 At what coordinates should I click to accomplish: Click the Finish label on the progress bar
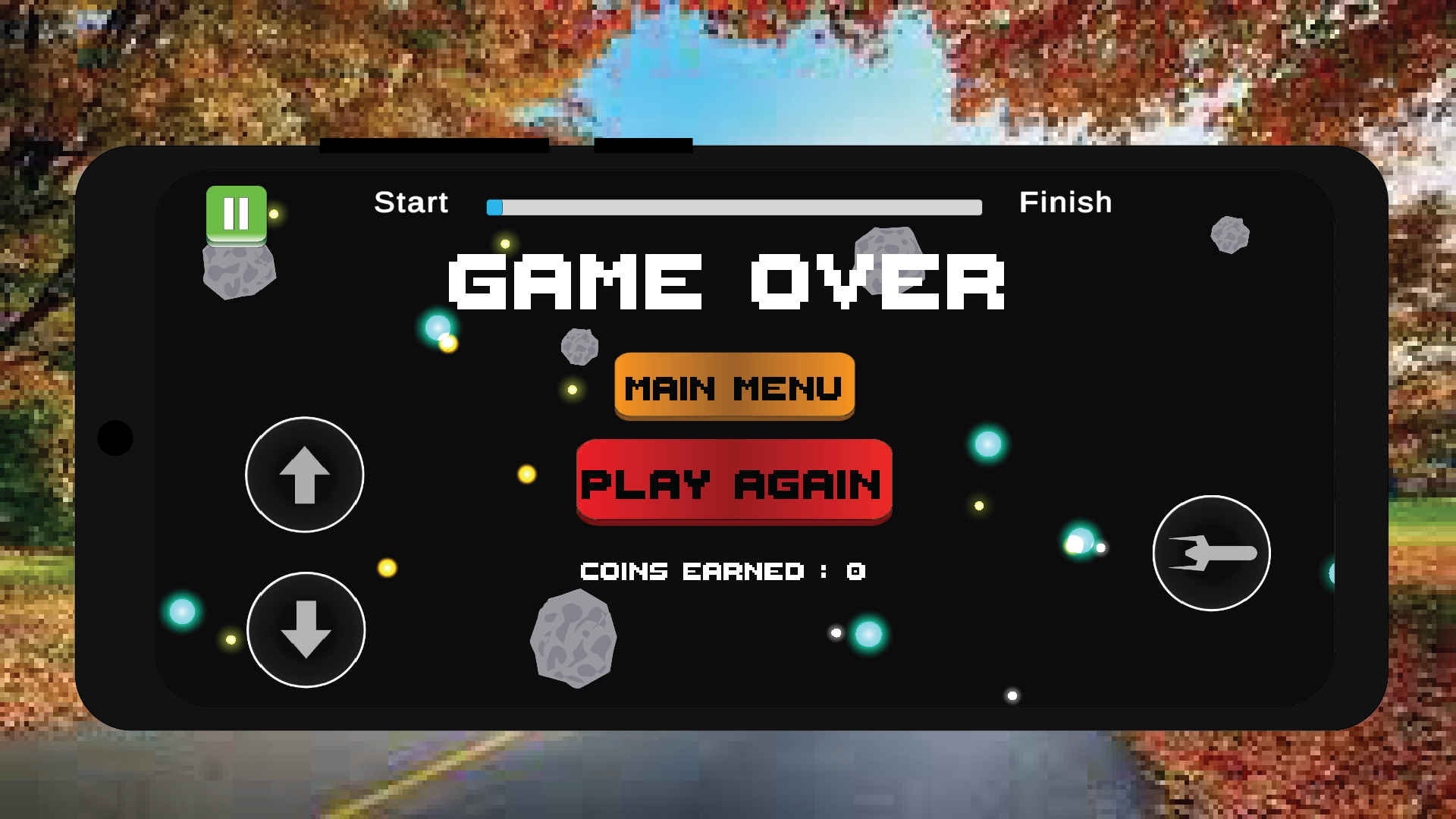[x=1067, y=202]
